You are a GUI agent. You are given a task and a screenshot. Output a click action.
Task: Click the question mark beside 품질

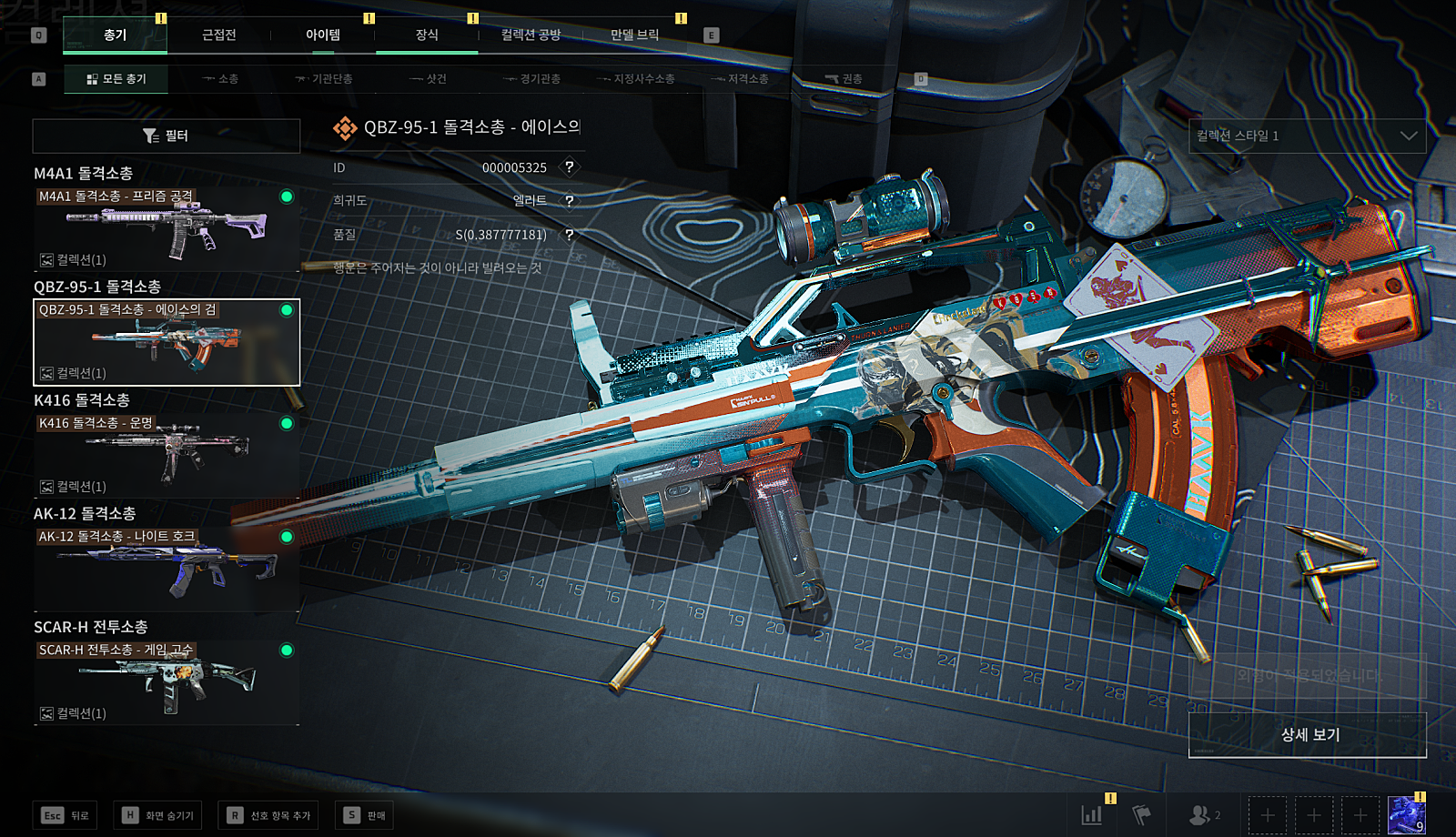tap(570, 235)
